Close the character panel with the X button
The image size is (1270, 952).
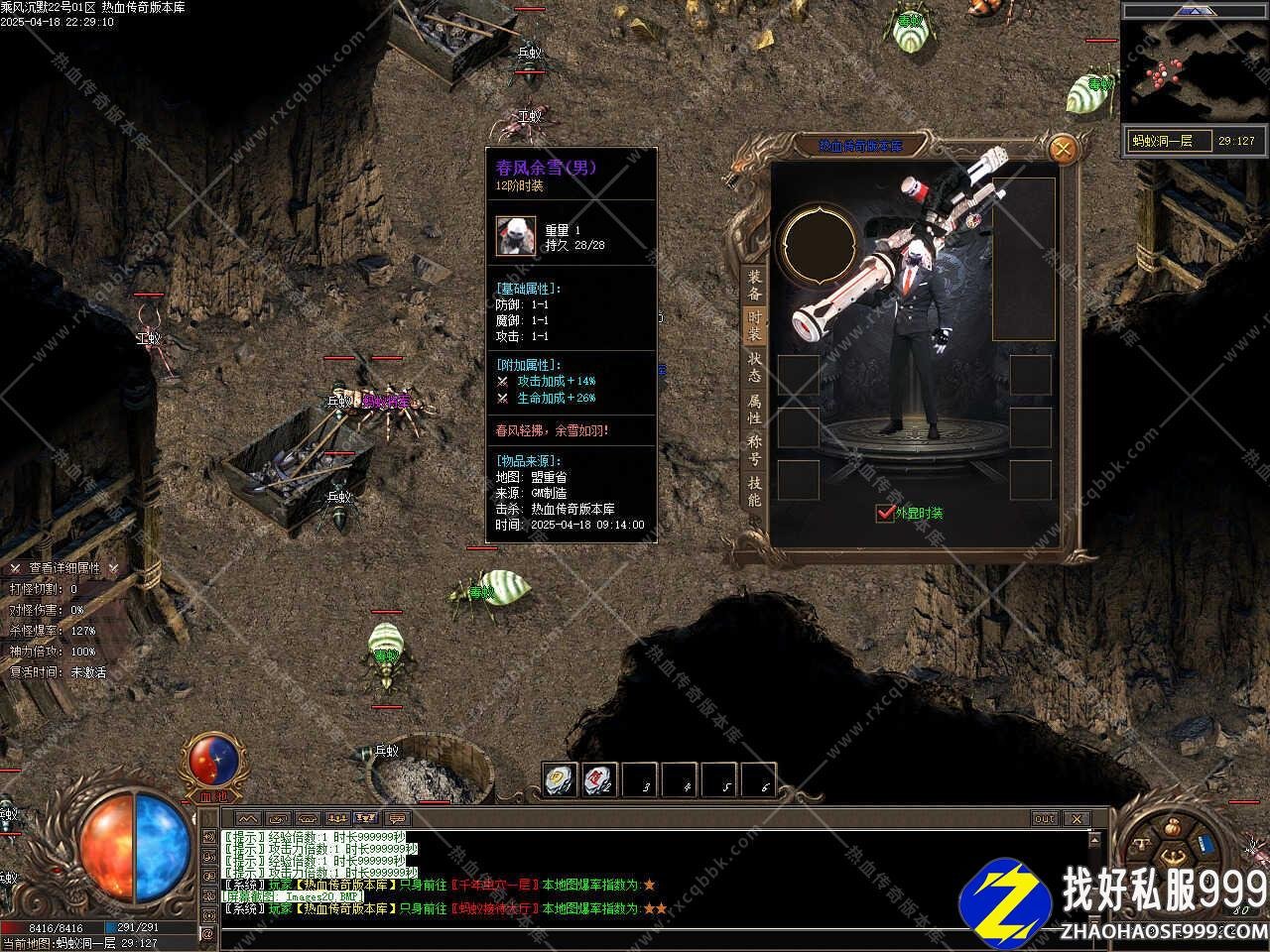point(1063,150)
